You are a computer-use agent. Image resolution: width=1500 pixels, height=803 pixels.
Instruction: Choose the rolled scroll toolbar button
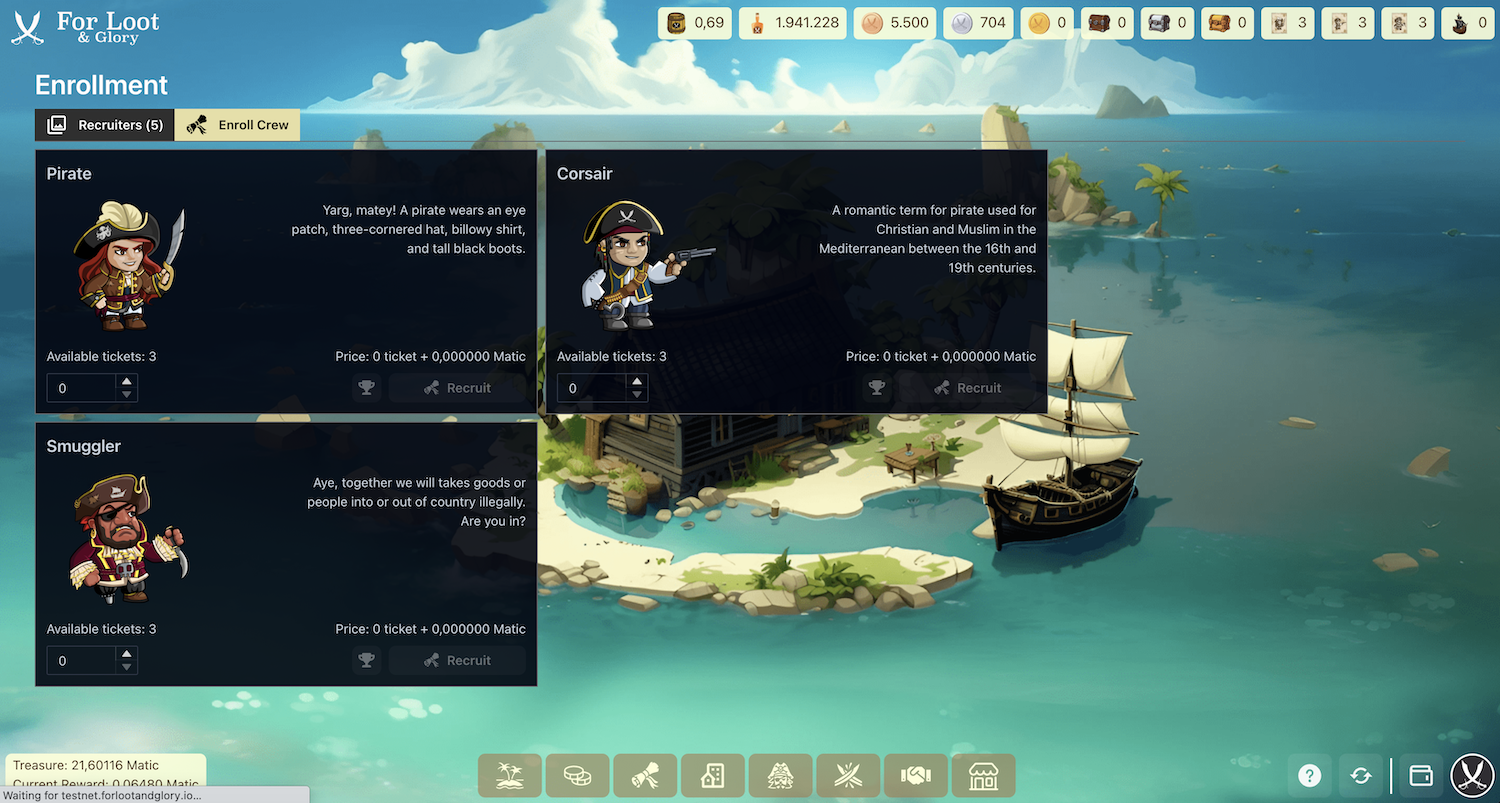tap(645, 775)
